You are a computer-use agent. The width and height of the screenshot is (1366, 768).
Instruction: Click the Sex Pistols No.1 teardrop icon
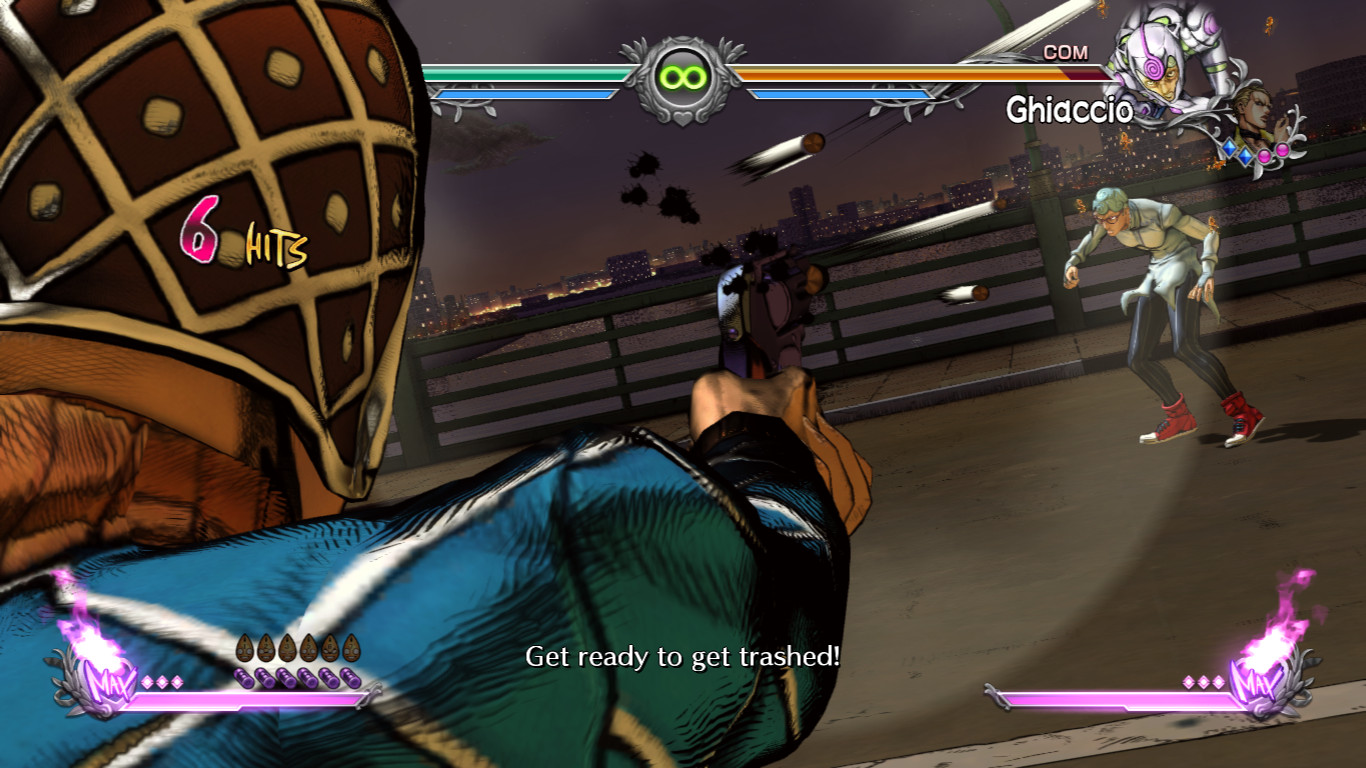[x=245, y=647]
